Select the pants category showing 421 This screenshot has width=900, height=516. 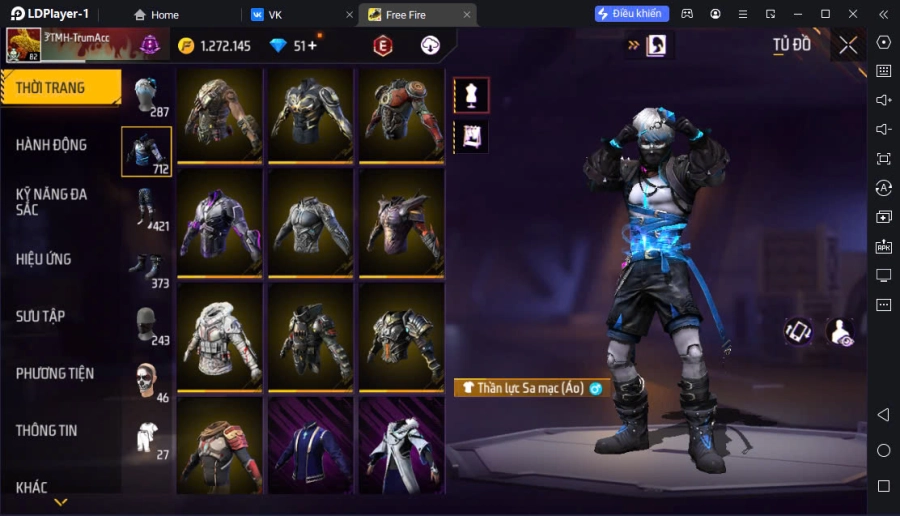pyautogui.click(x=148, y=208)
